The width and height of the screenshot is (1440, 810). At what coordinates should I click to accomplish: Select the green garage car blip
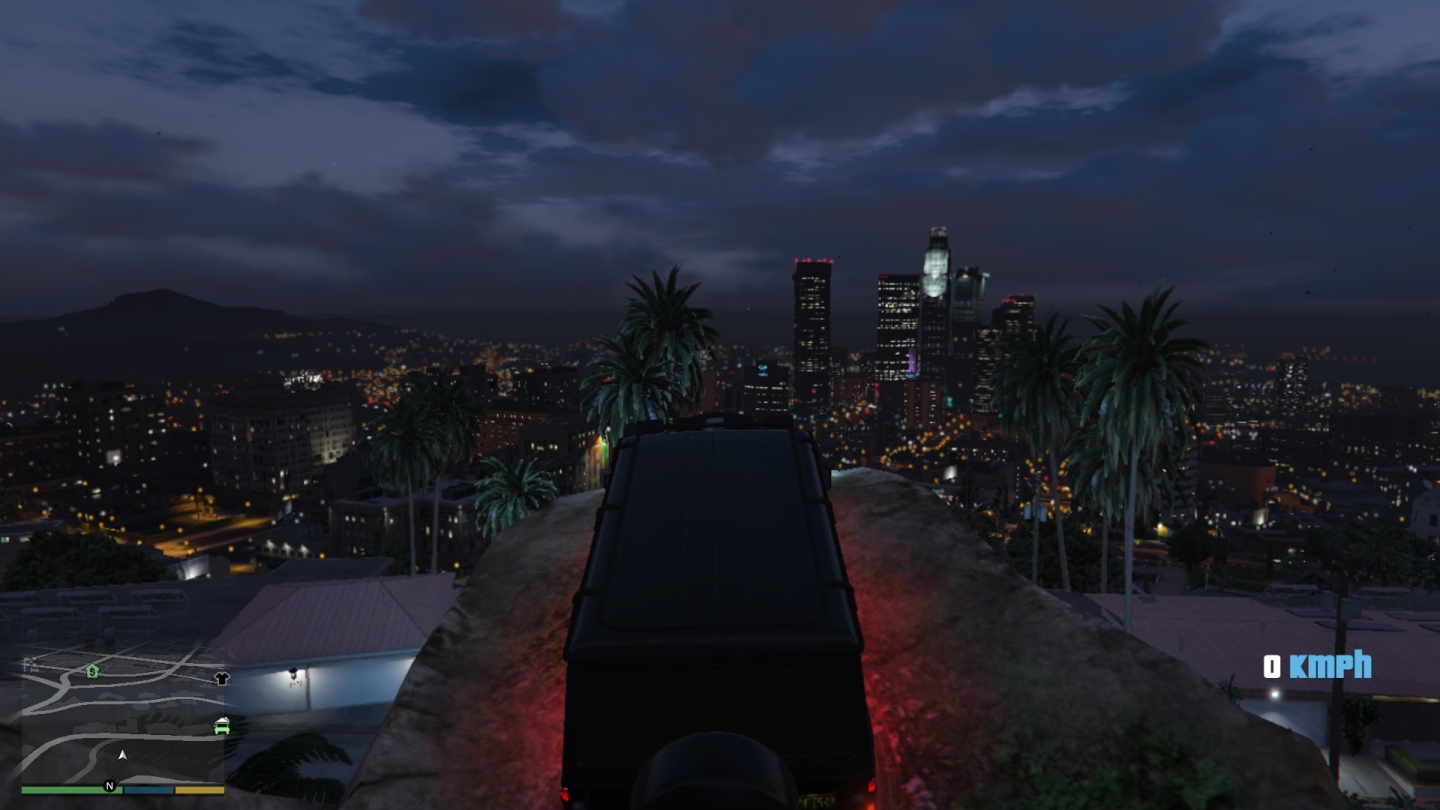[x=221, y=726]
